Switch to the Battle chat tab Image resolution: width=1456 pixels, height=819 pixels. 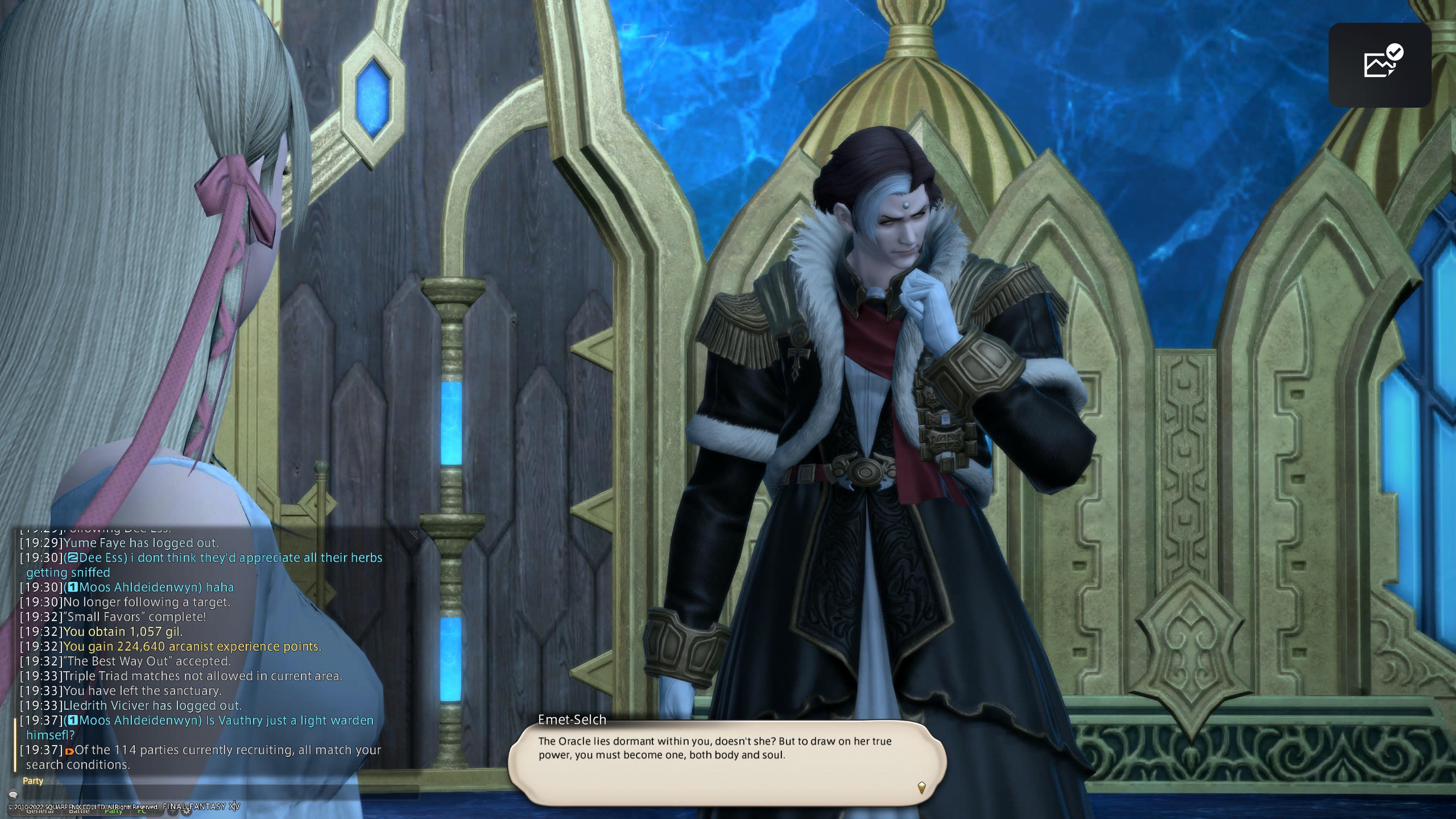point(79,812)
